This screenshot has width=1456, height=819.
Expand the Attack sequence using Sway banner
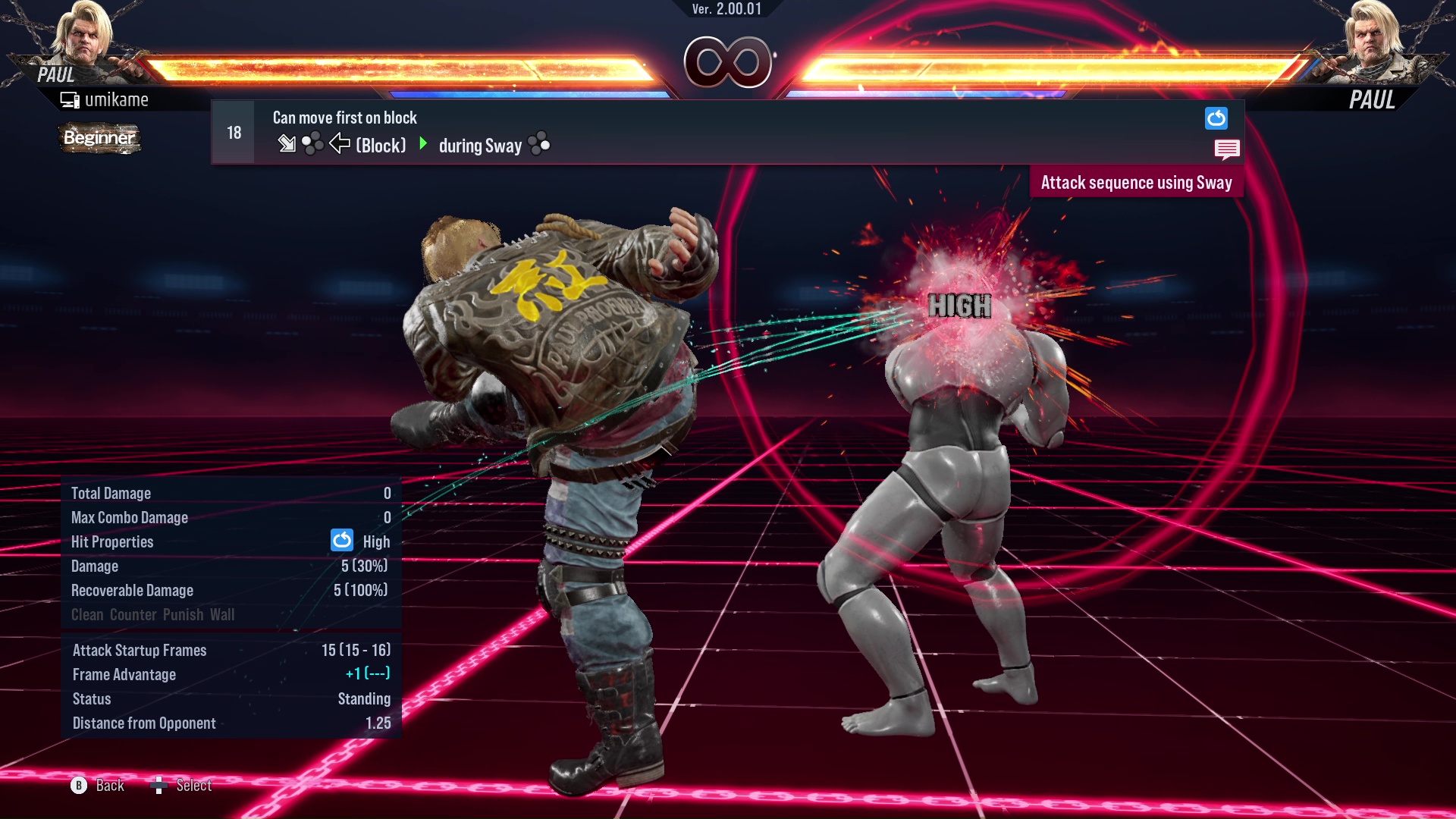(1137, 182)
